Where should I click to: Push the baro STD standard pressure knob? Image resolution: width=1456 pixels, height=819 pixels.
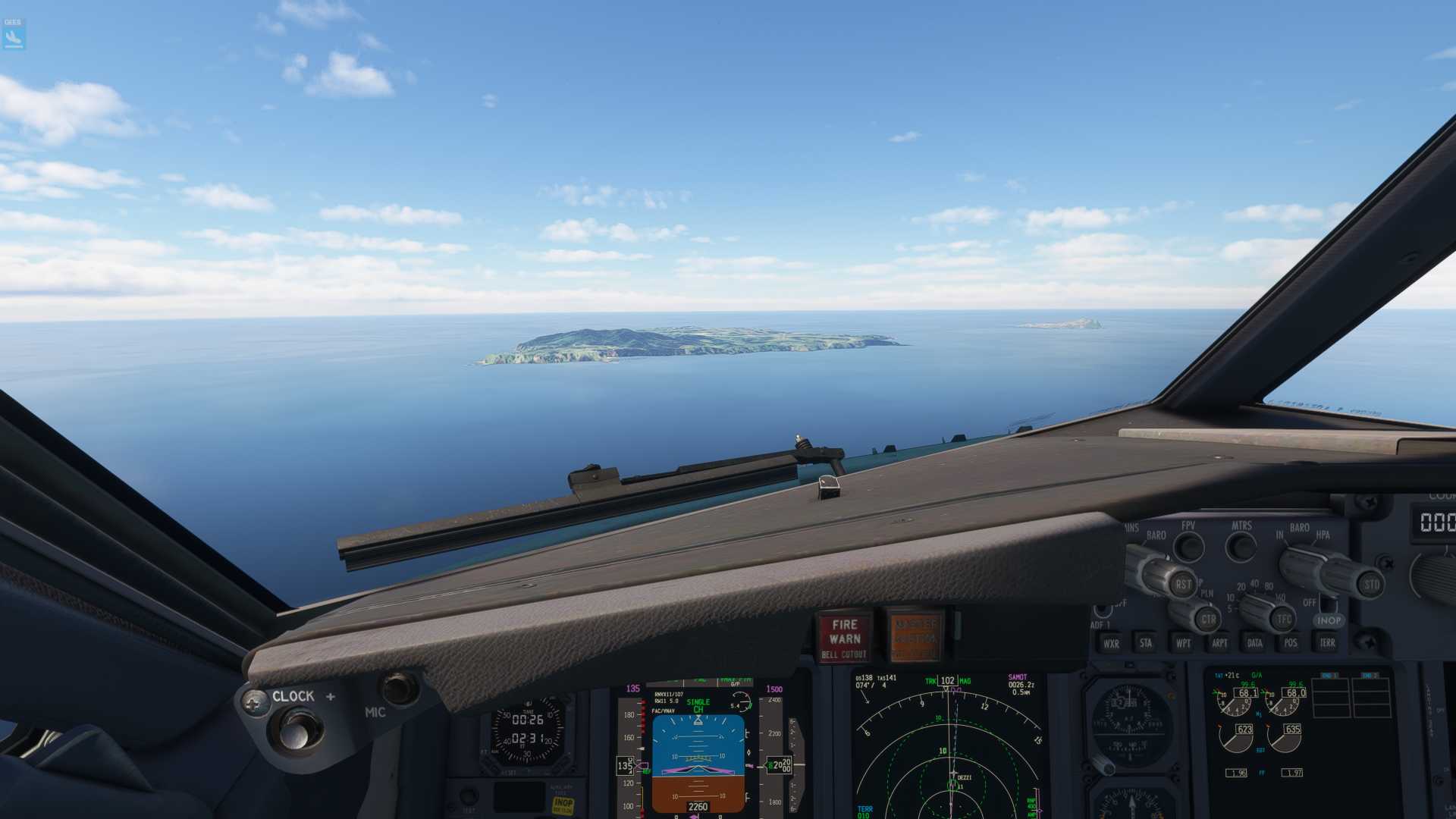(x=1370, y=585)
